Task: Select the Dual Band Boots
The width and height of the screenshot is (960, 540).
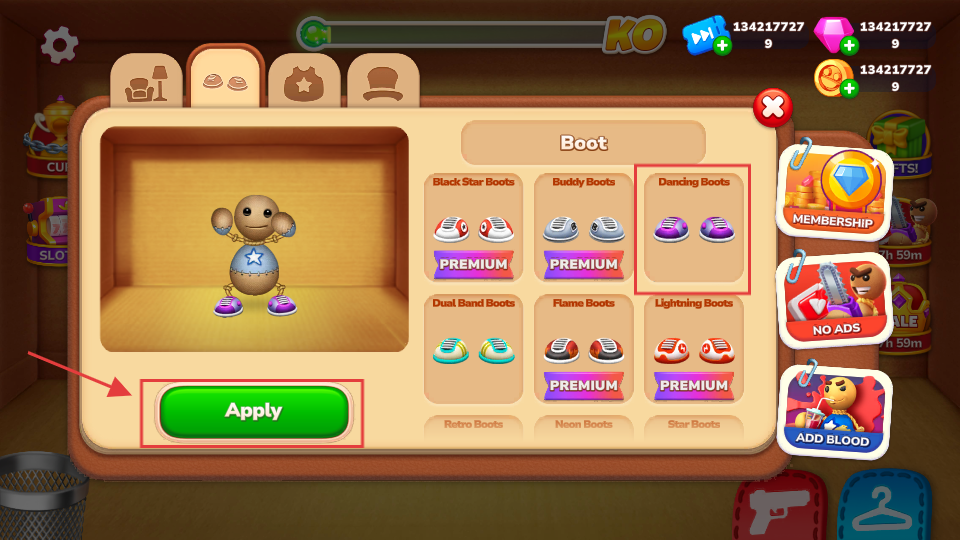Action: click(473, 349)
